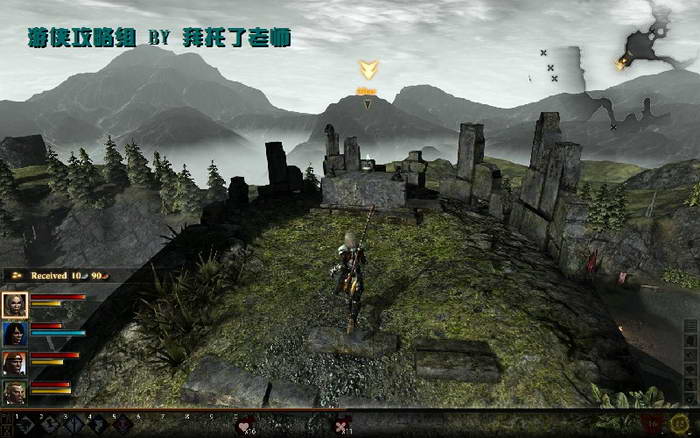Use the quickslot item showing x11
The height and width of the screenshot is (438, 700).
click(341, 425)
